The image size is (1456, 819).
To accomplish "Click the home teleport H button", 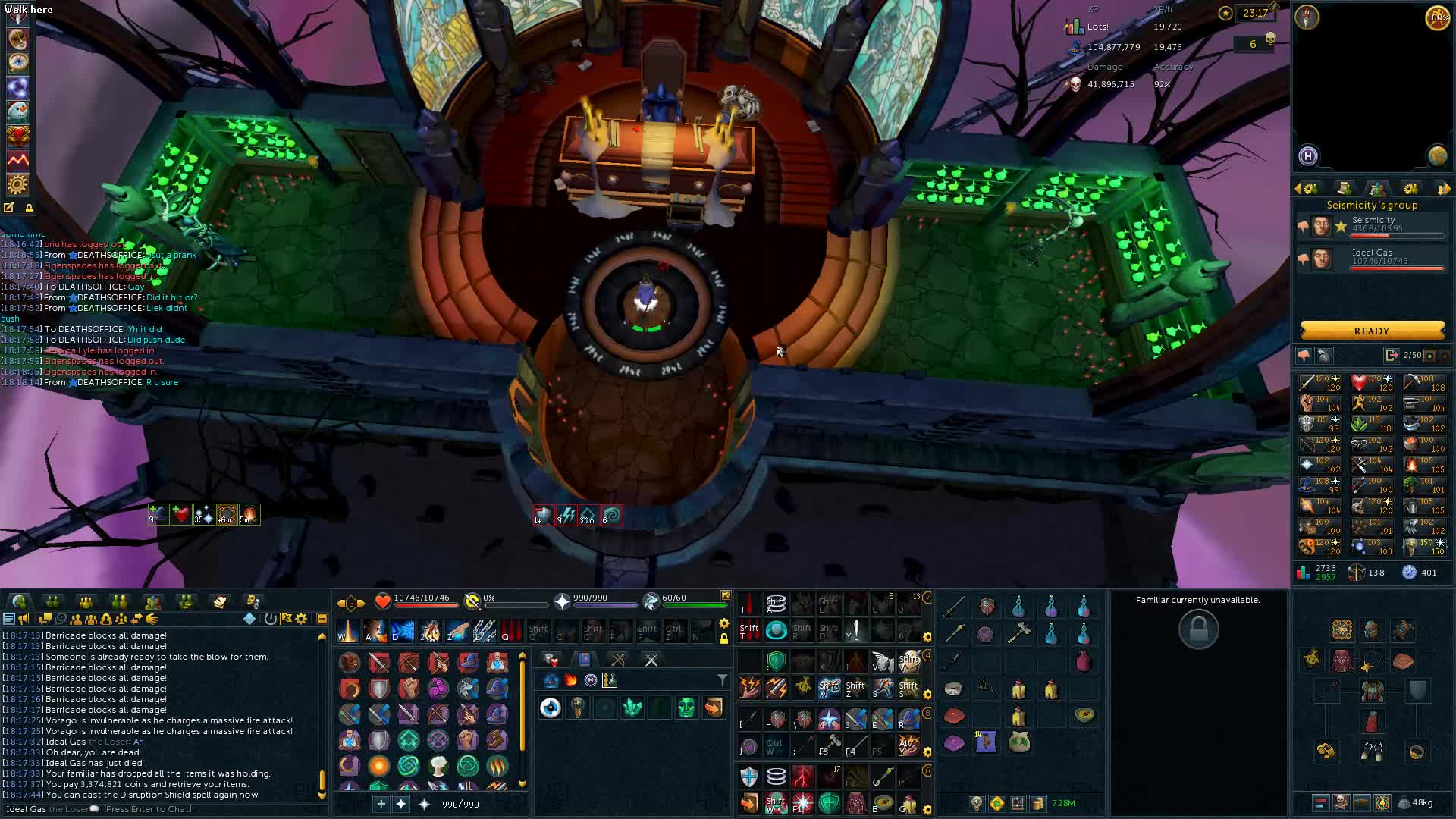I will point(1308,156).
